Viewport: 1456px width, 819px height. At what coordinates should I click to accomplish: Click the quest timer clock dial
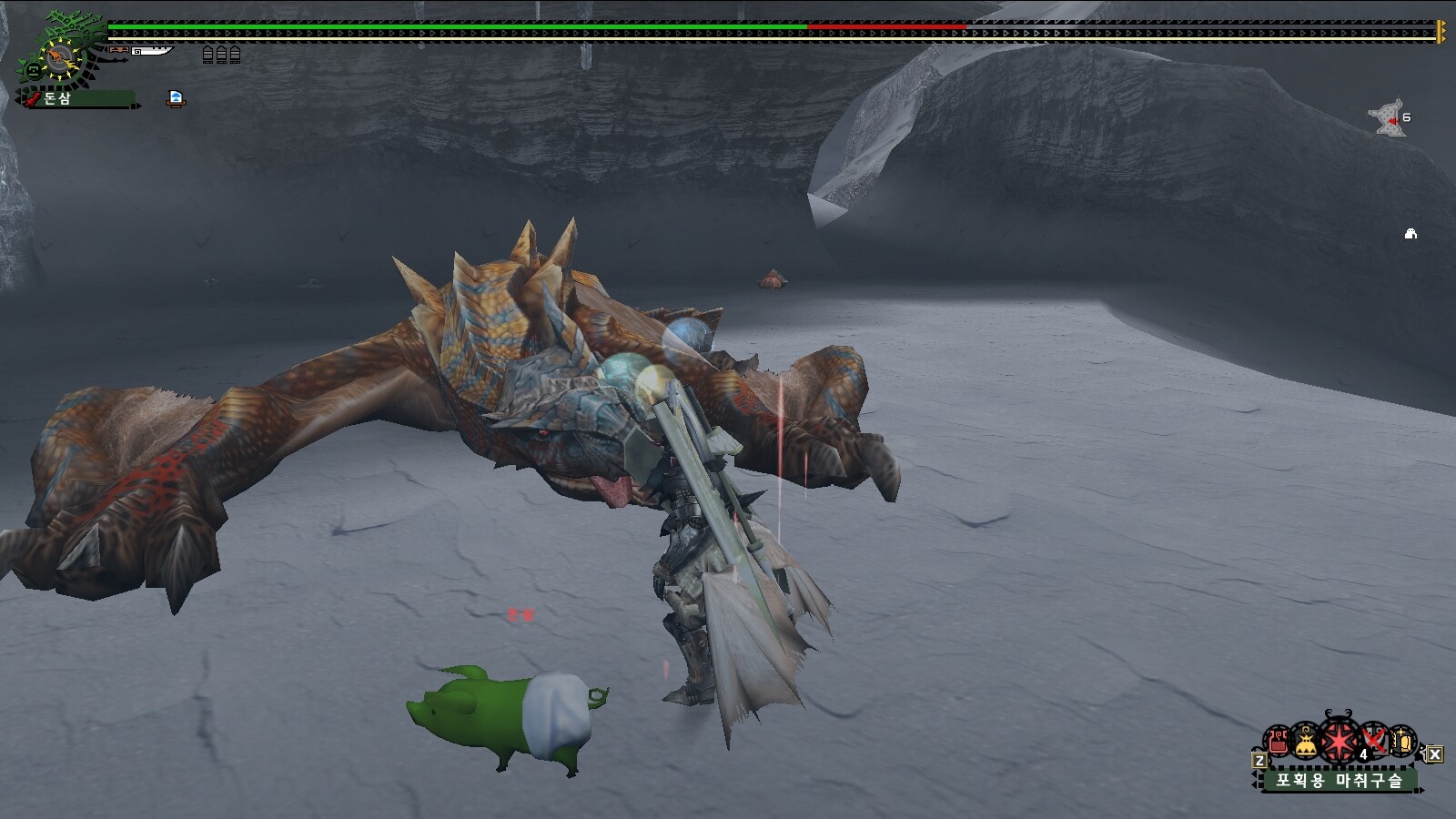coord(60,56)
